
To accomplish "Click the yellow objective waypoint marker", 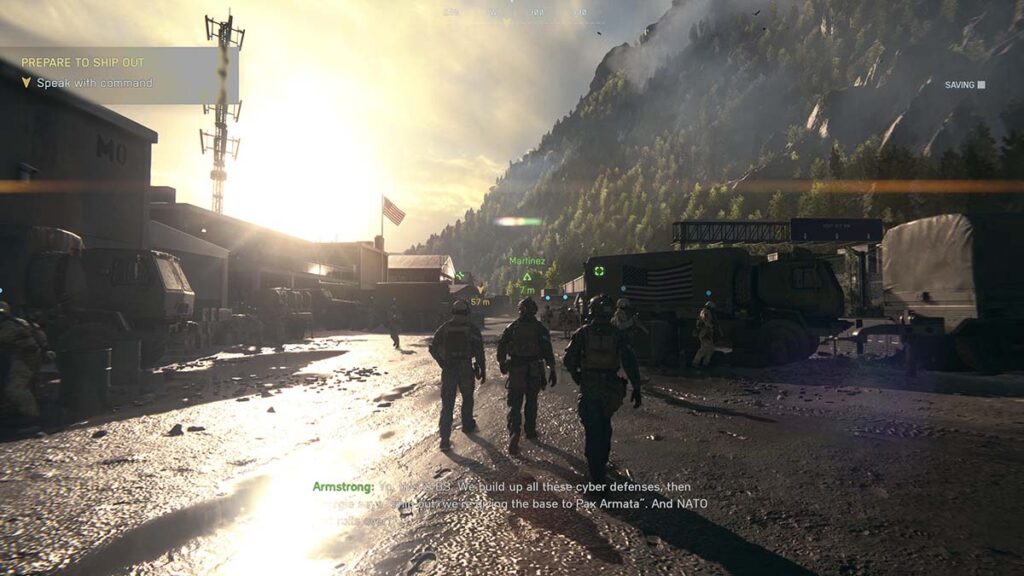I will point(481,290).
